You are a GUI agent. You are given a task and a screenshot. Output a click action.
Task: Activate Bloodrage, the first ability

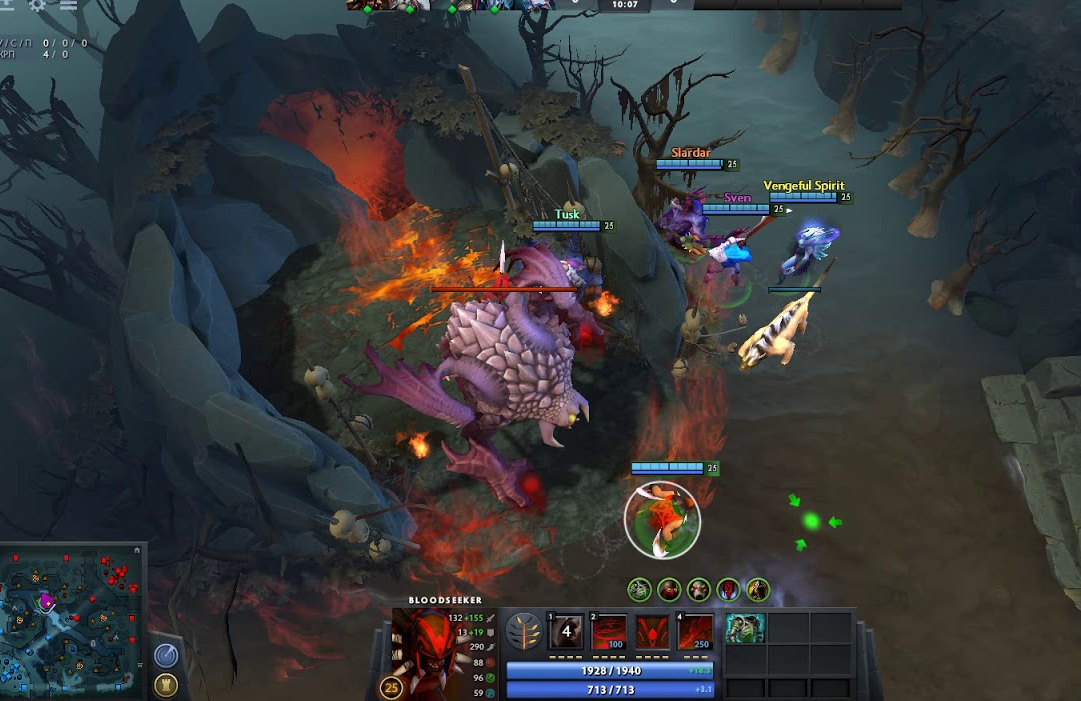click(566, 632)
